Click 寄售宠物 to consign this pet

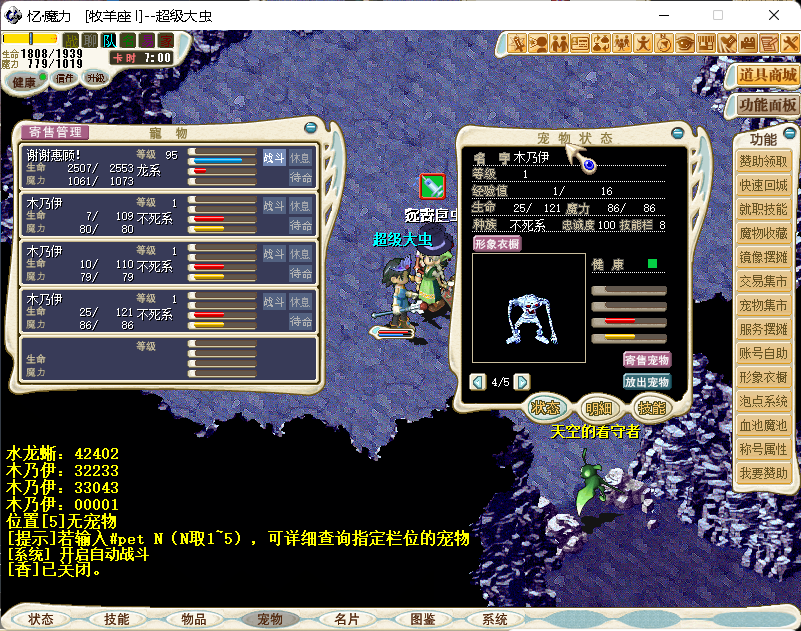point(646,360)
